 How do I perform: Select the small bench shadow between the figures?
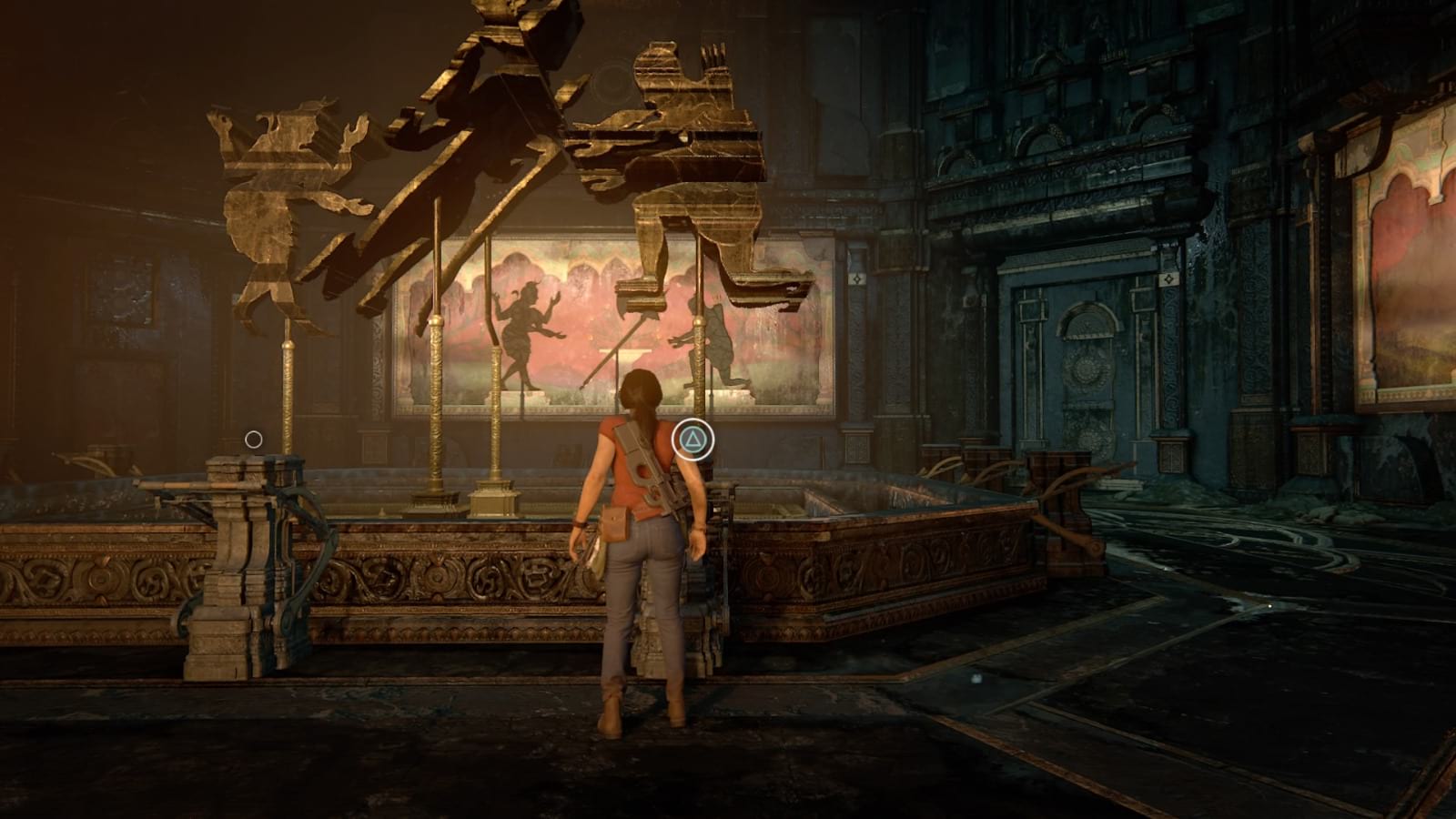623,355
